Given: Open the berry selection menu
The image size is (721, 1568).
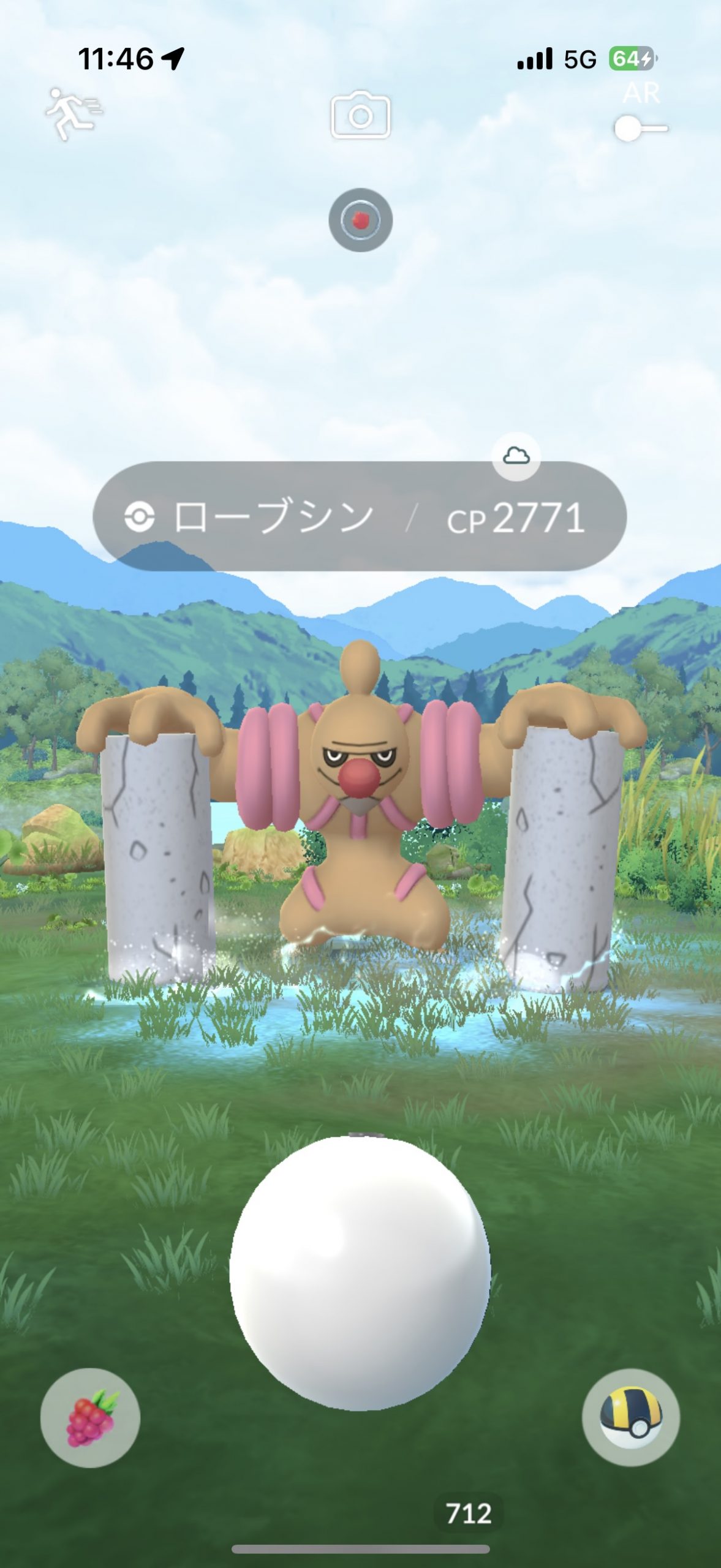Looking at the screenshot, I should (90, 1417).
